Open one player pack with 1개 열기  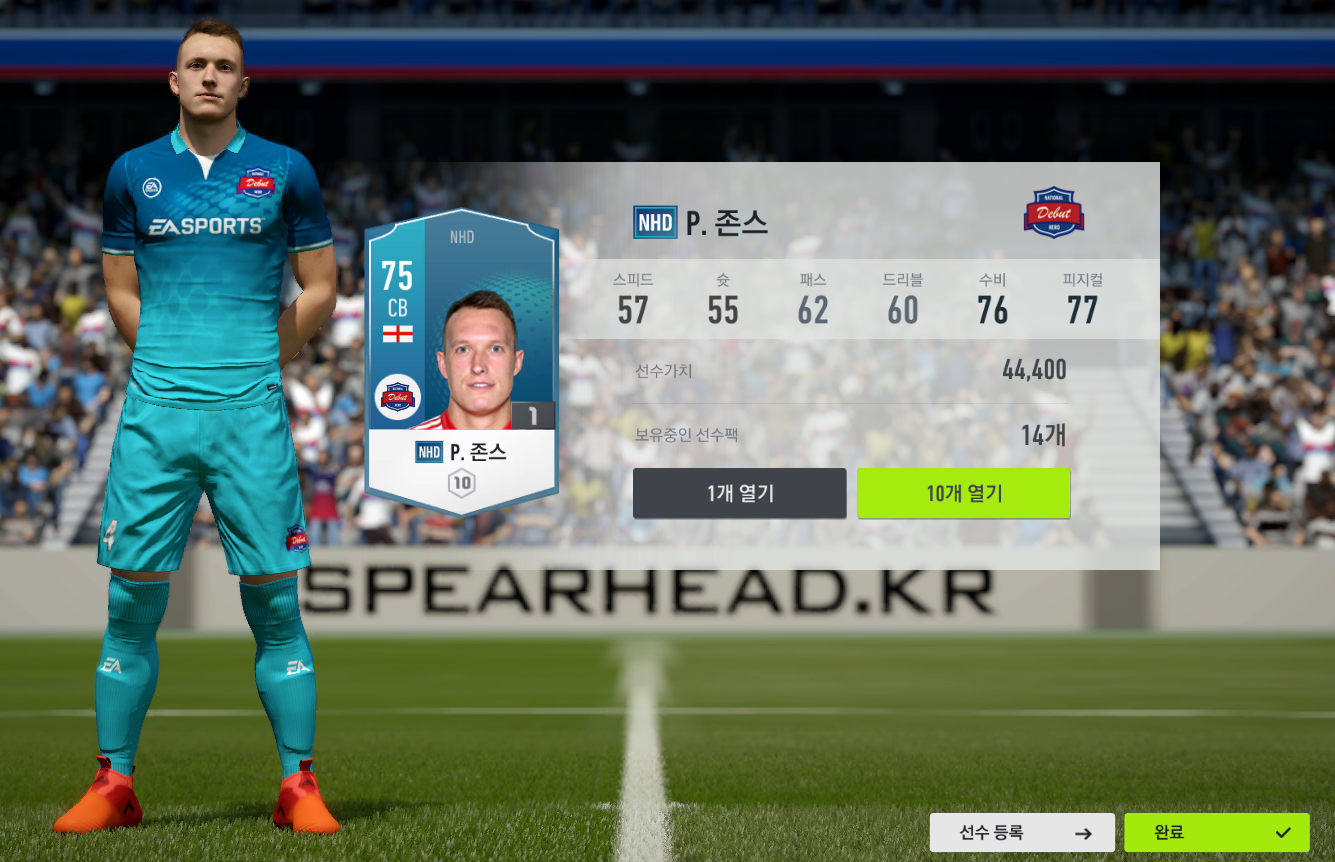coord(739,493)
